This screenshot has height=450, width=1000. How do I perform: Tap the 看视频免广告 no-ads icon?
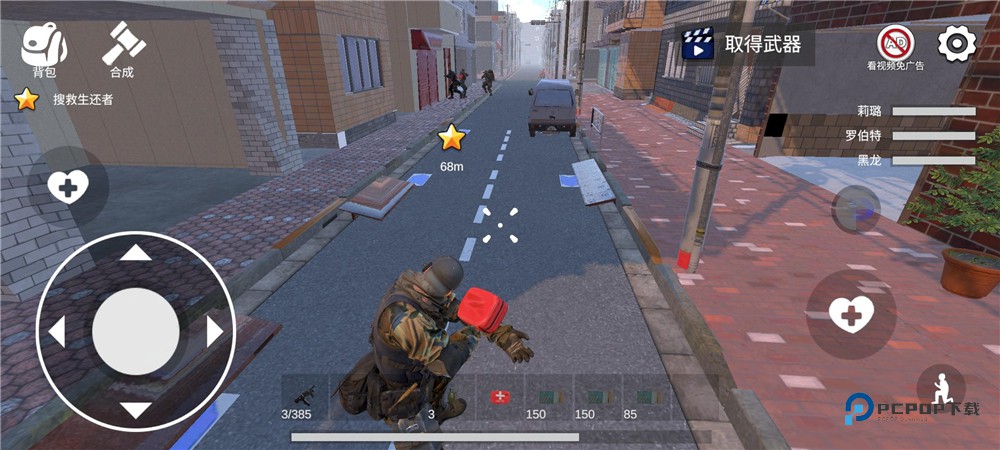coord(895,46)
